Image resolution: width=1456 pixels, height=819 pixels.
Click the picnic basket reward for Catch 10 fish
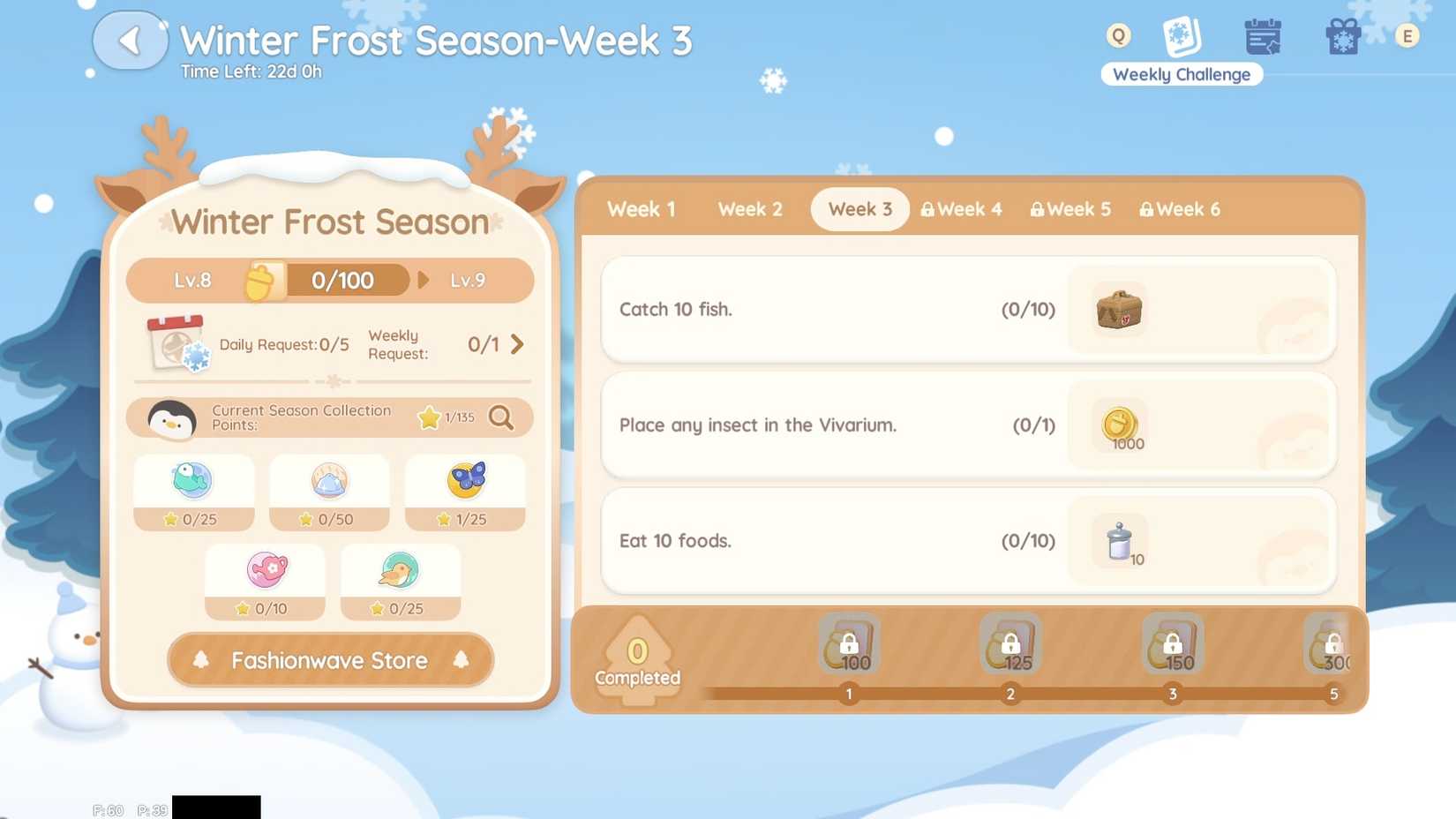(1117, 311)
